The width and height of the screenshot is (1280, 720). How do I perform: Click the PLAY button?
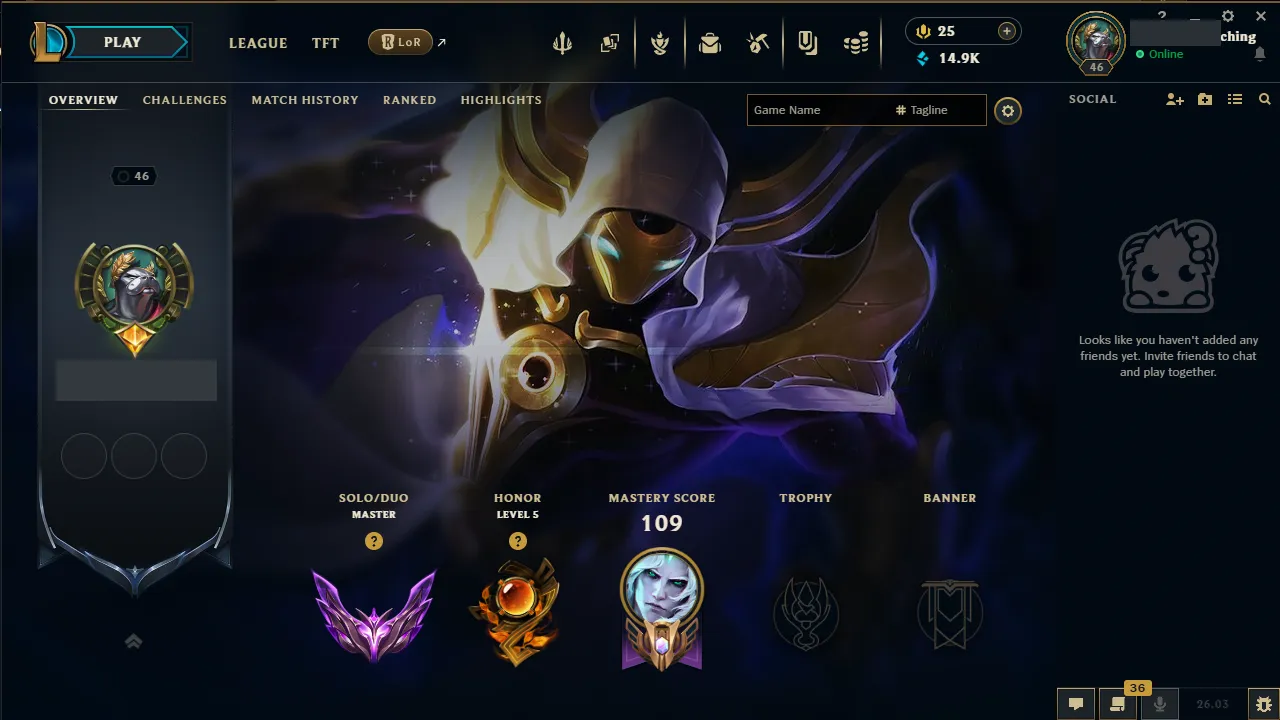pyautogui.click(x=122, y=42)
